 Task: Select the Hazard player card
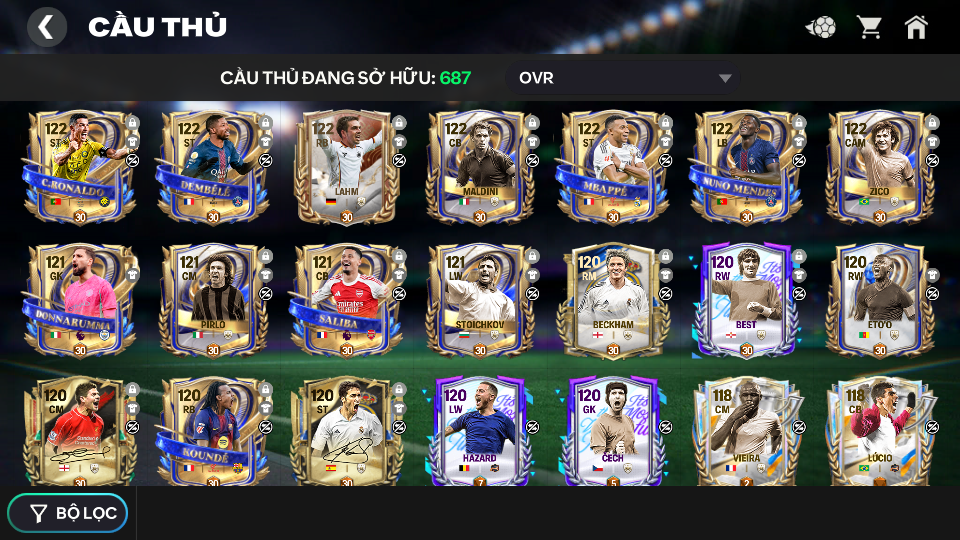(479, 432)
